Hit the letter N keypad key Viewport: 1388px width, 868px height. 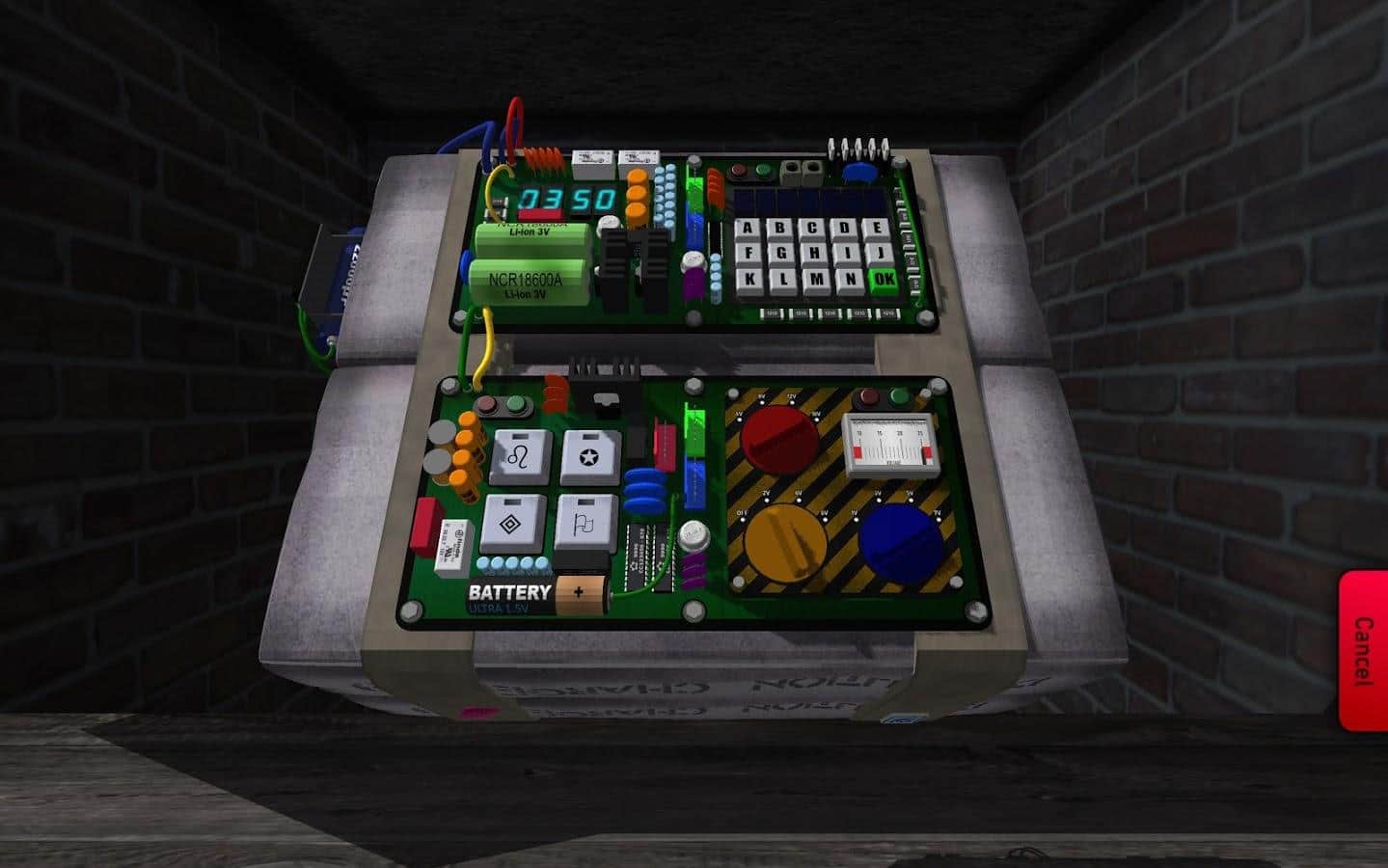pos(848,281)
